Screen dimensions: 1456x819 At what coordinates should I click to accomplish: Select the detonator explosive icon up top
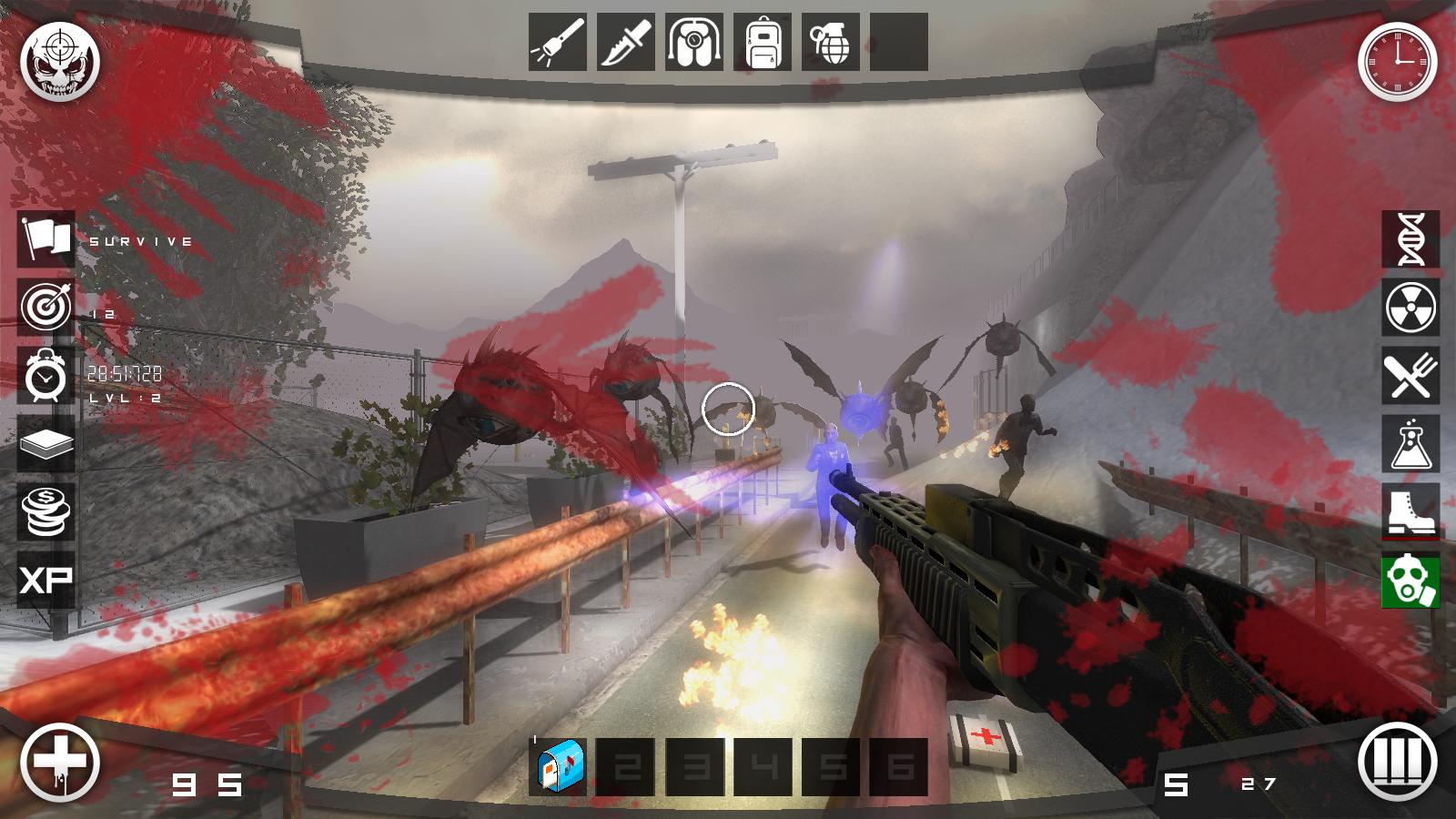tap(694, 43)
